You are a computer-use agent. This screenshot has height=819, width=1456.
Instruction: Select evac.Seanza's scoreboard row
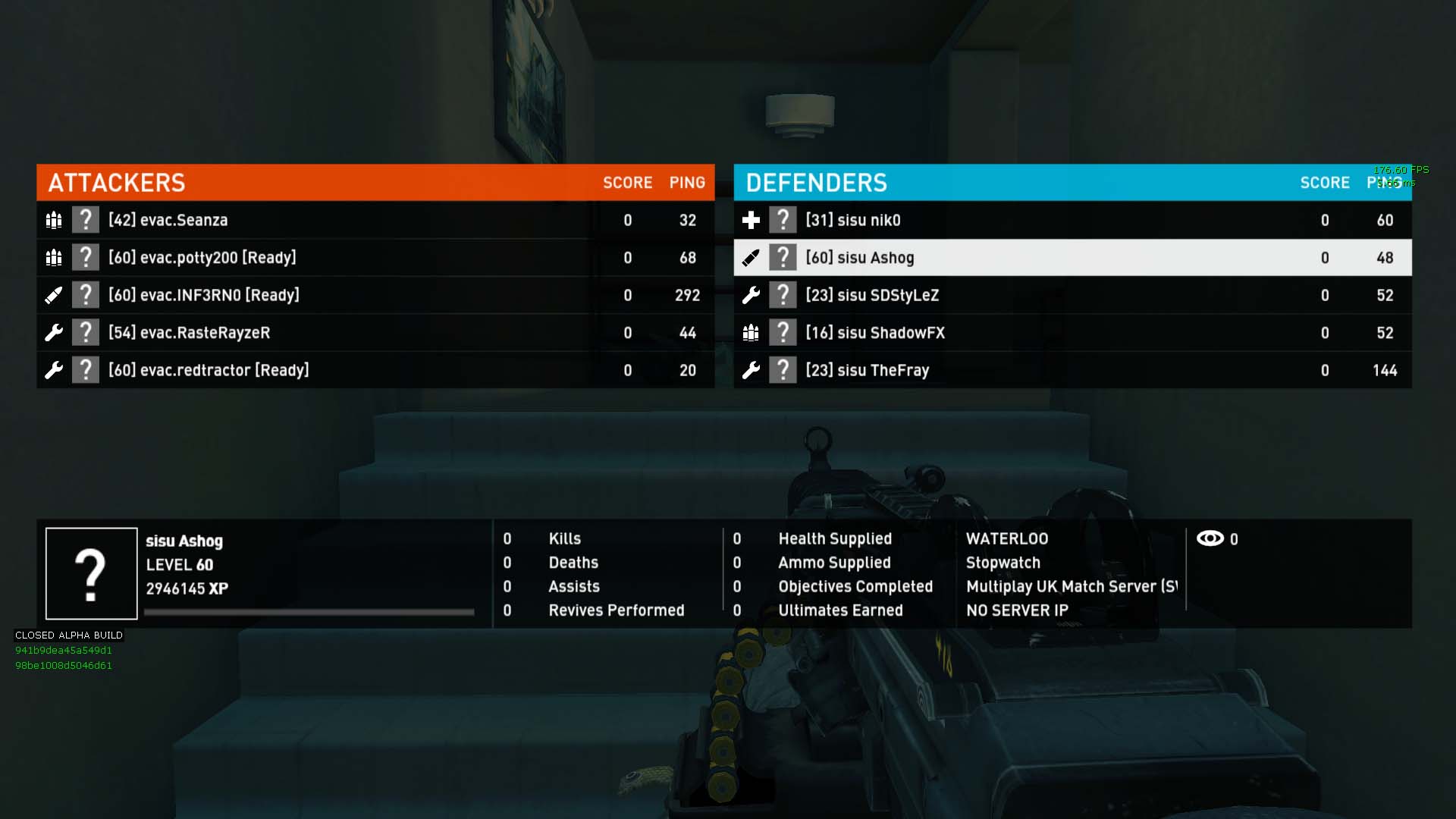coord(375,220)
